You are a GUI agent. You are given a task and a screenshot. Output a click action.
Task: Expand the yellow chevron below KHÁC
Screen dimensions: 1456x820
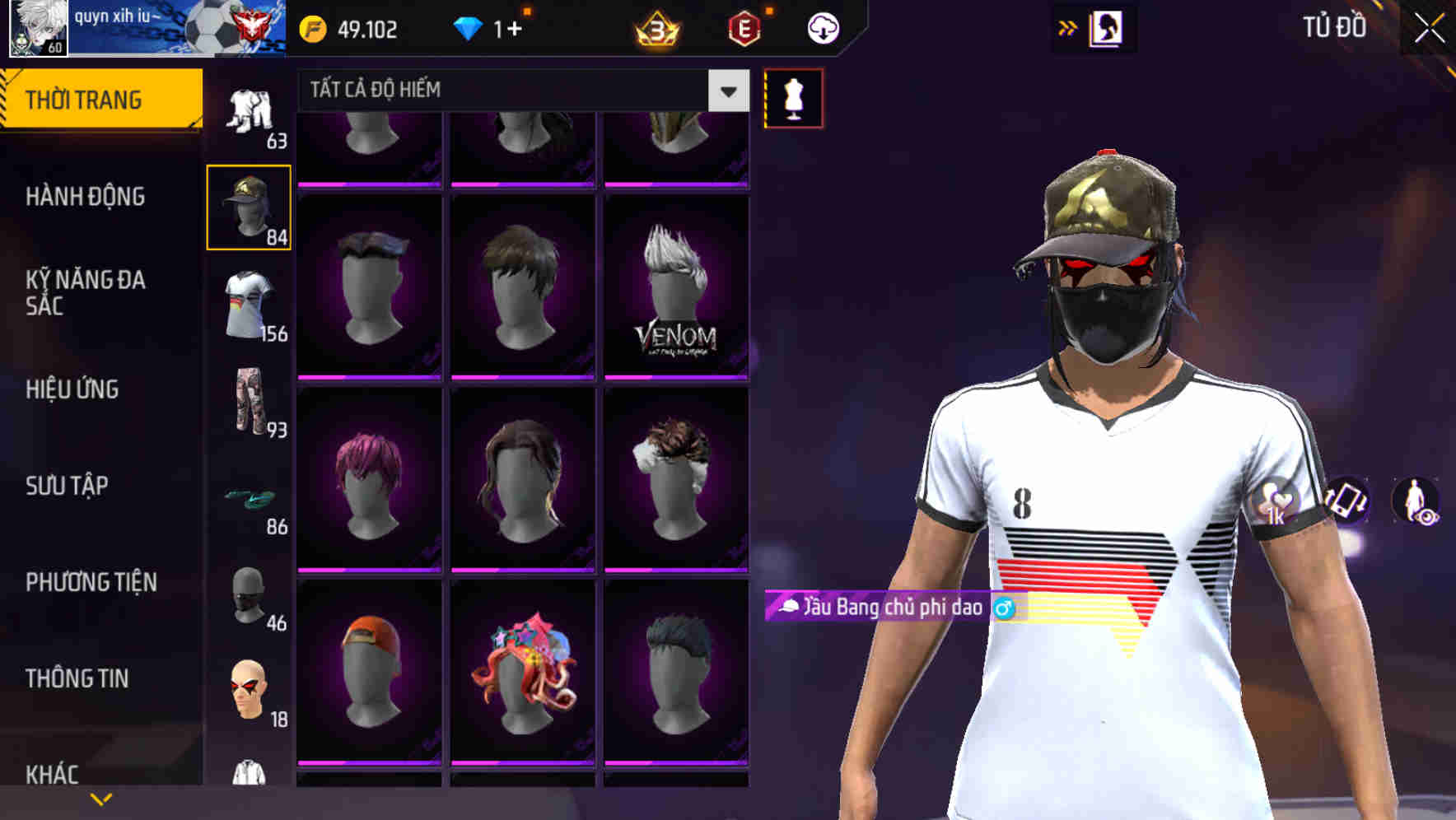pyautogui.click(x=102, y=799)
